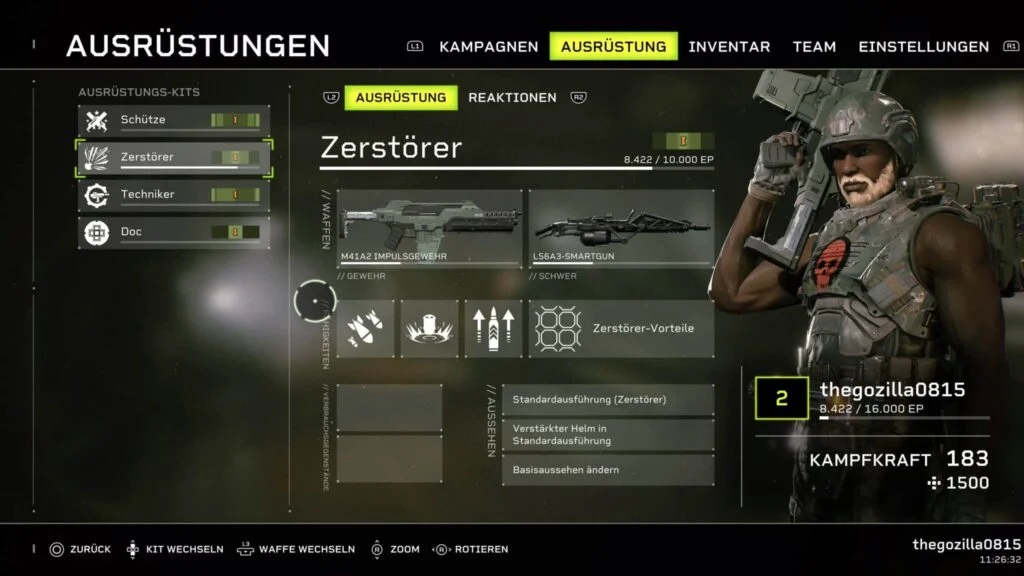Select the Doc kit
Screen dimensions: 1024x576
[x=175, y=232]
